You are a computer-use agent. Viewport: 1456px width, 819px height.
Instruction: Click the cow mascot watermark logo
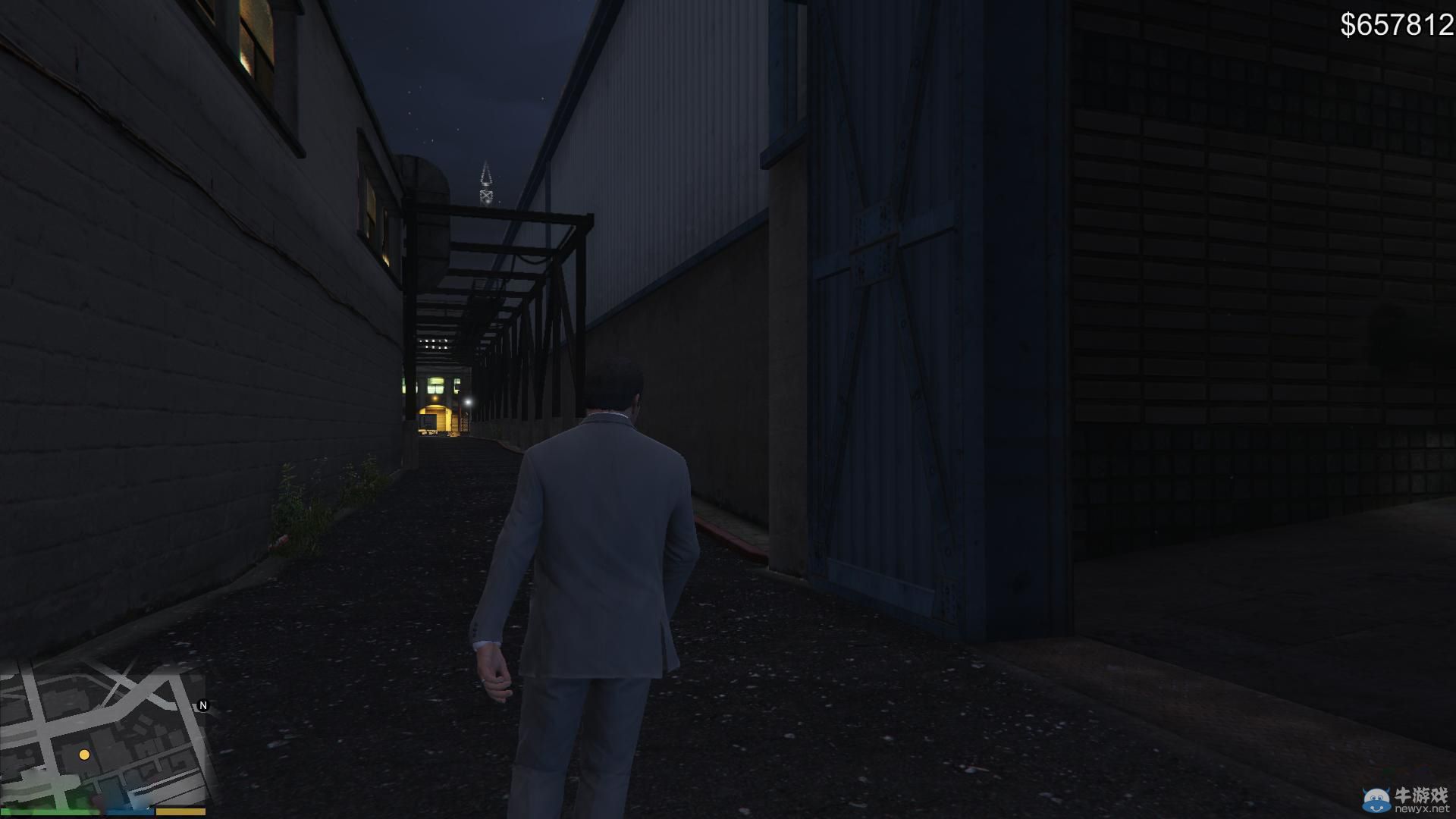click(x=1376, y=799)
